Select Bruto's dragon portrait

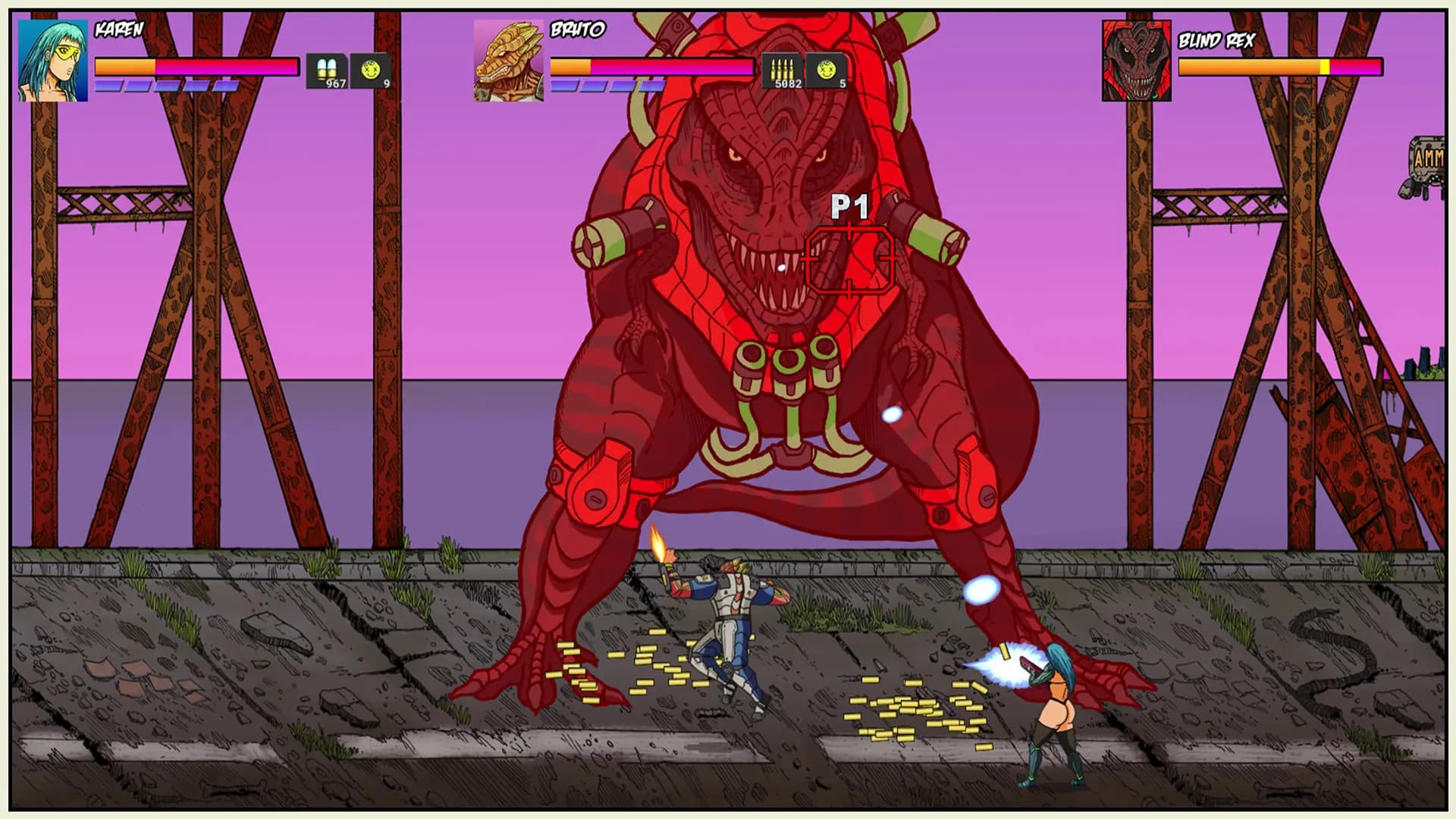[507, 61]
